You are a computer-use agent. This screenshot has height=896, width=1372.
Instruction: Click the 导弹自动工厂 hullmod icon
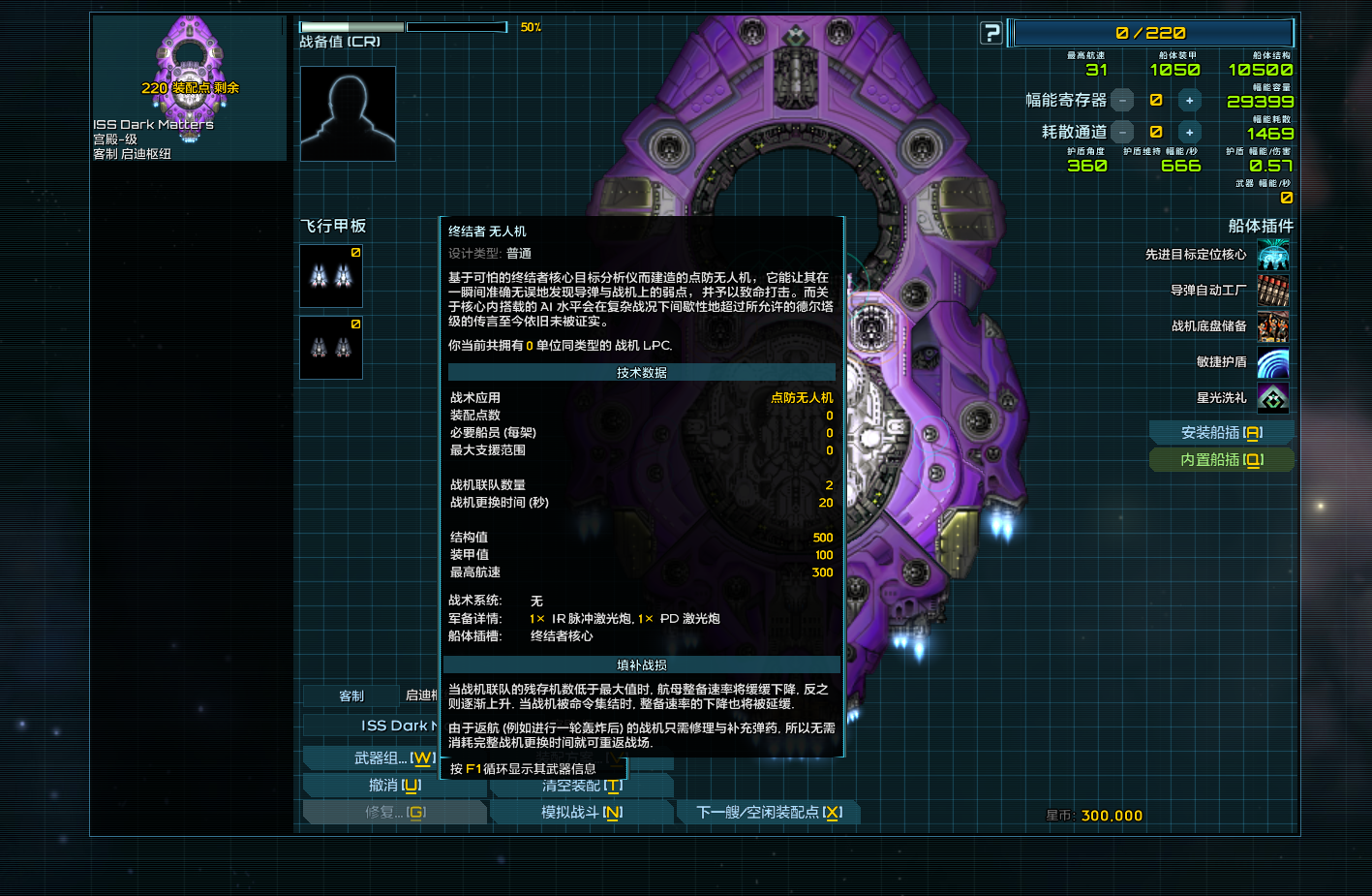[x=1273, y=291]
